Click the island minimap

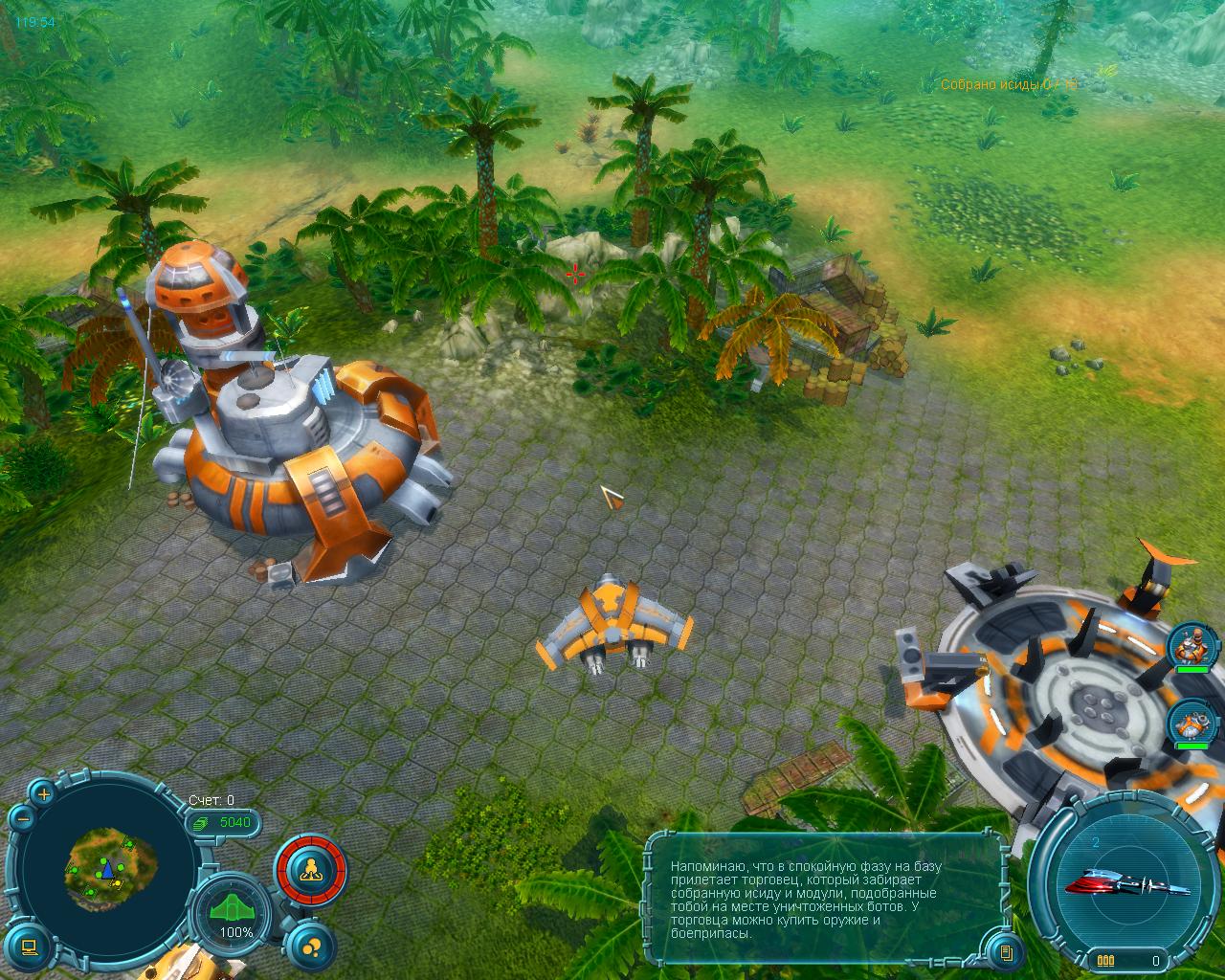click(109, 865)
